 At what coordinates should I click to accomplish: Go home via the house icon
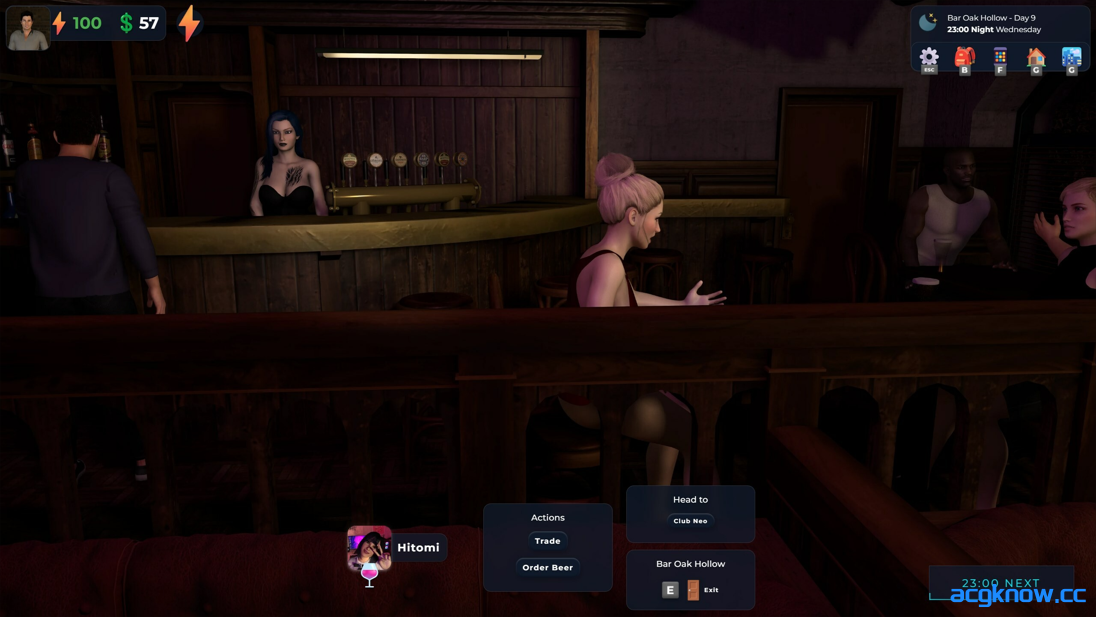pyautogui.click(x=1036, y=57)
